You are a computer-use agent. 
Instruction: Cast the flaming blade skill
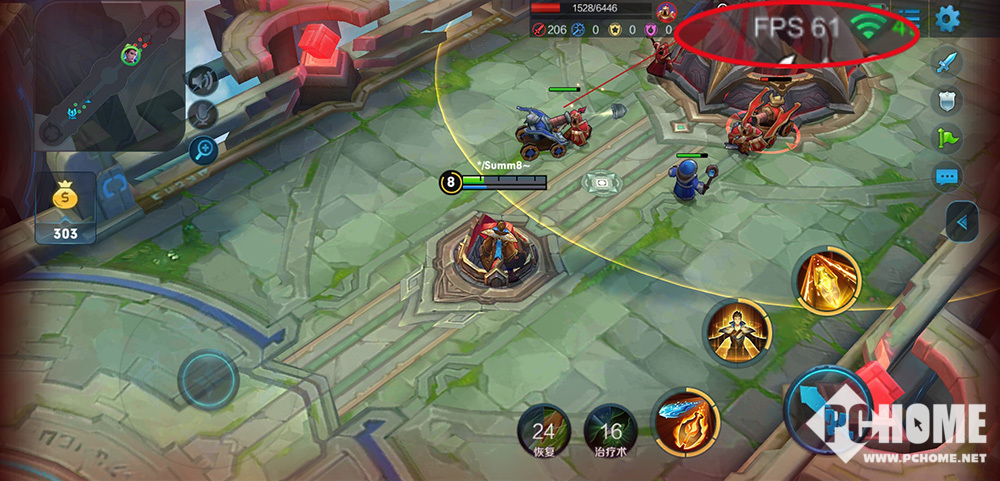coord(686,422)
